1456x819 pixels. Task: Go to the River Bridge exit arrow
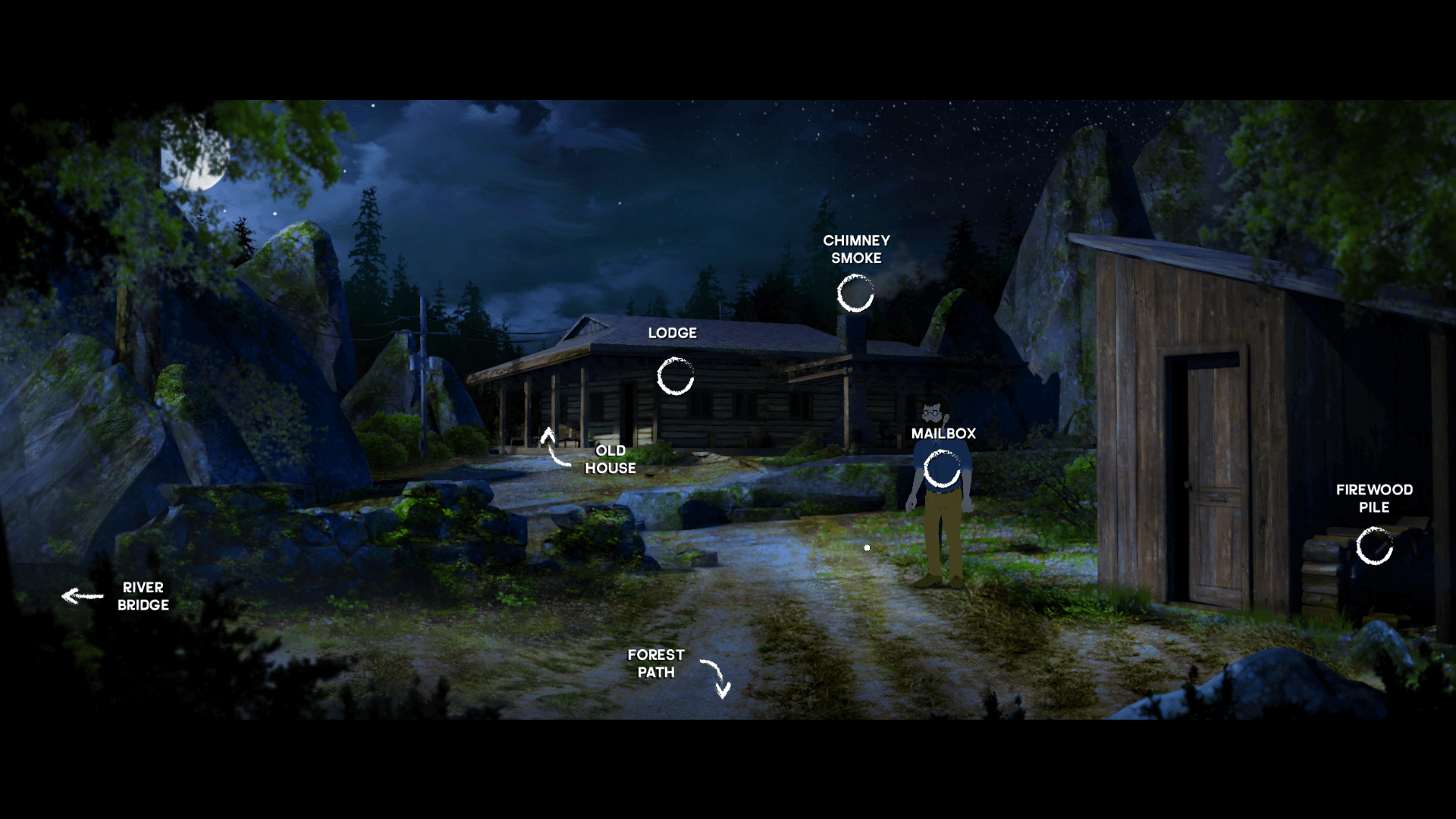[x=82, y=596]
